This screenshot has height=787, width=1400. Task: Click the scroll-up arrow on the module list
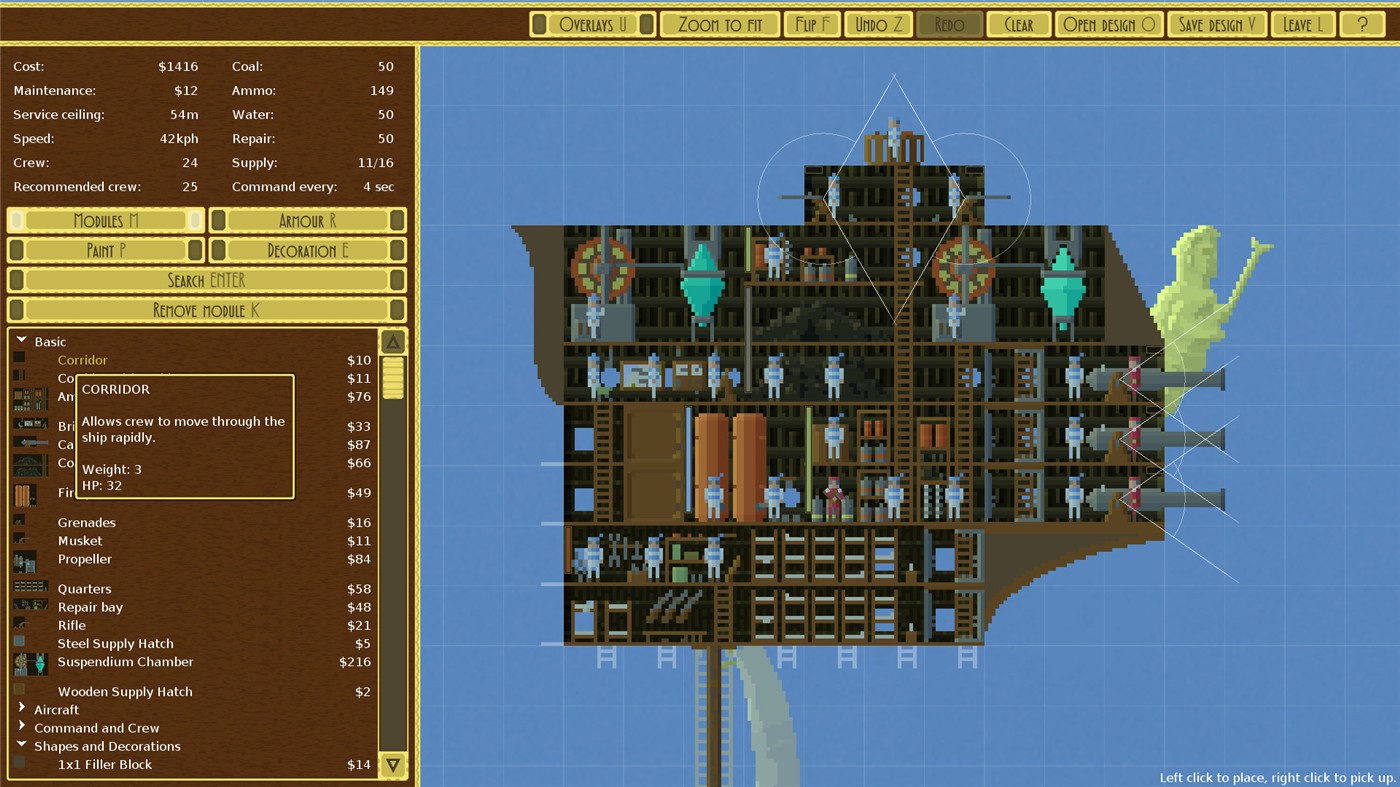point(392,340)
